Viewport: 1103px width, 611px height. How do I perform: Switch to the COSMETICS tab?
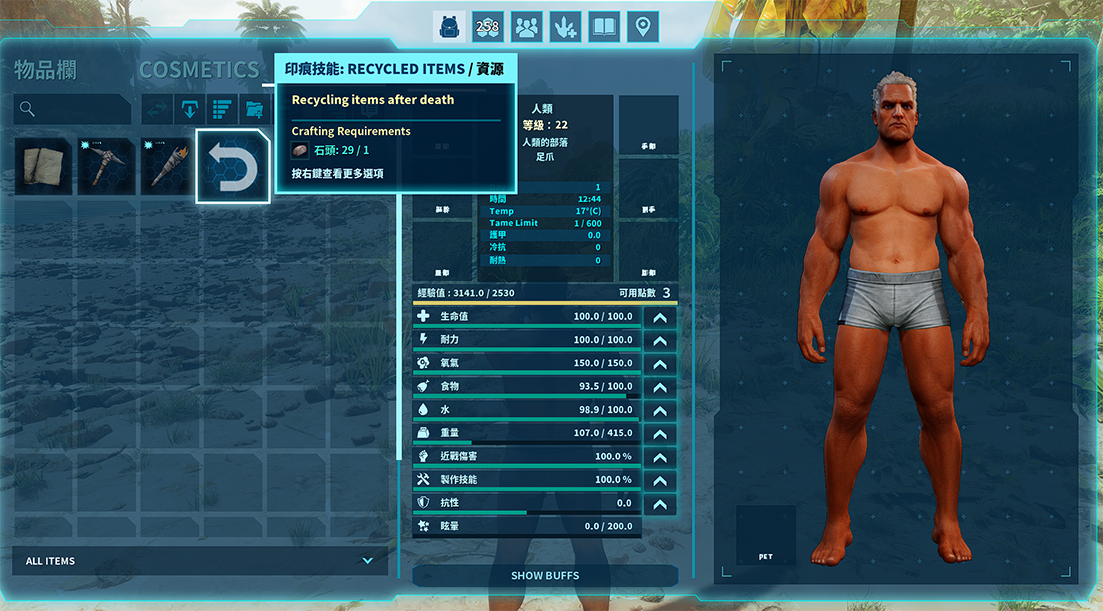[x=199, y=70]
